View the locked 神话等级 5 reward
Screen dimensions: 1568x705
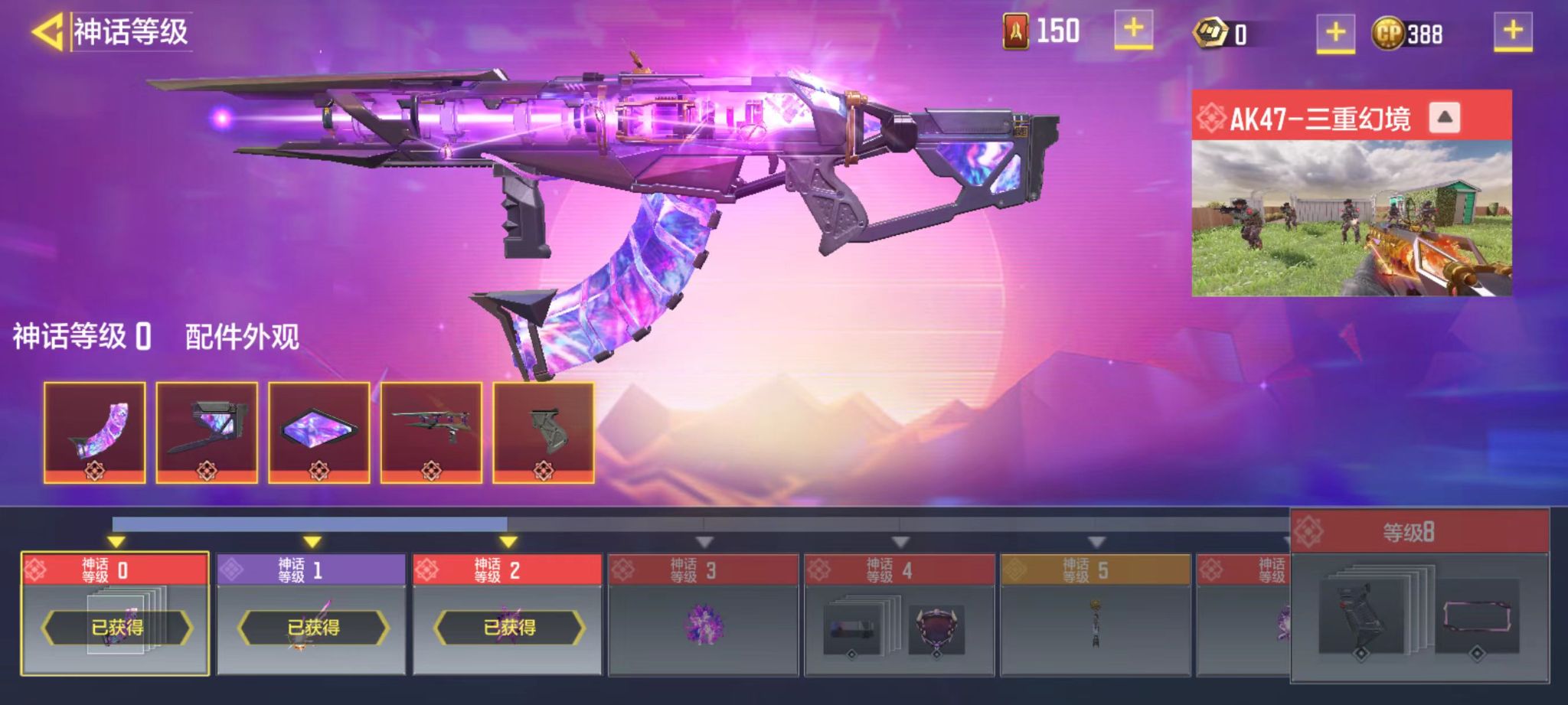[x=1096, y=615]
